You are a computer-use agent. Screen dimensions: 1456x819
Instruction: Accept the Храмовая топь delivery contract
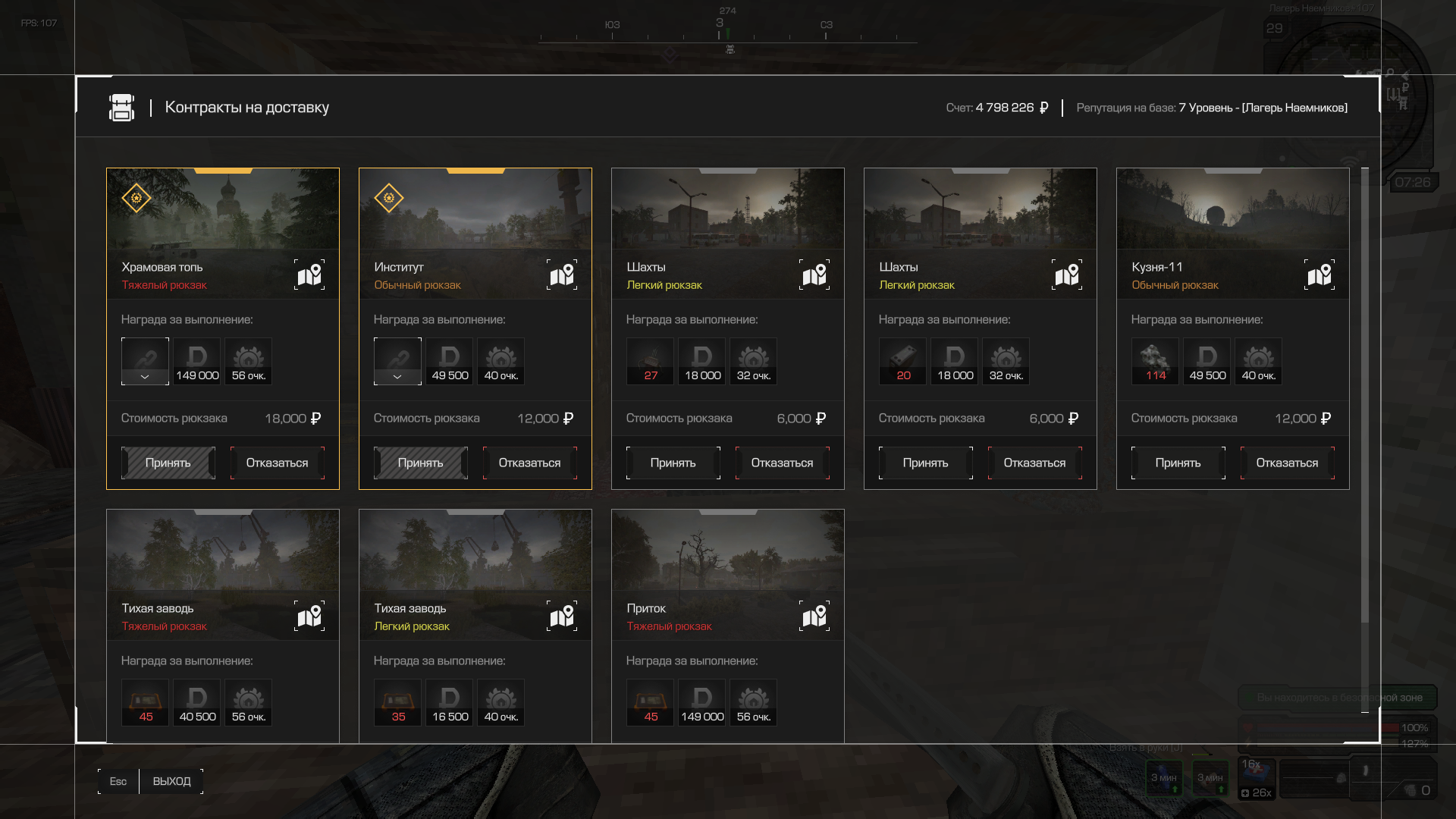click(x=168, y=463)
